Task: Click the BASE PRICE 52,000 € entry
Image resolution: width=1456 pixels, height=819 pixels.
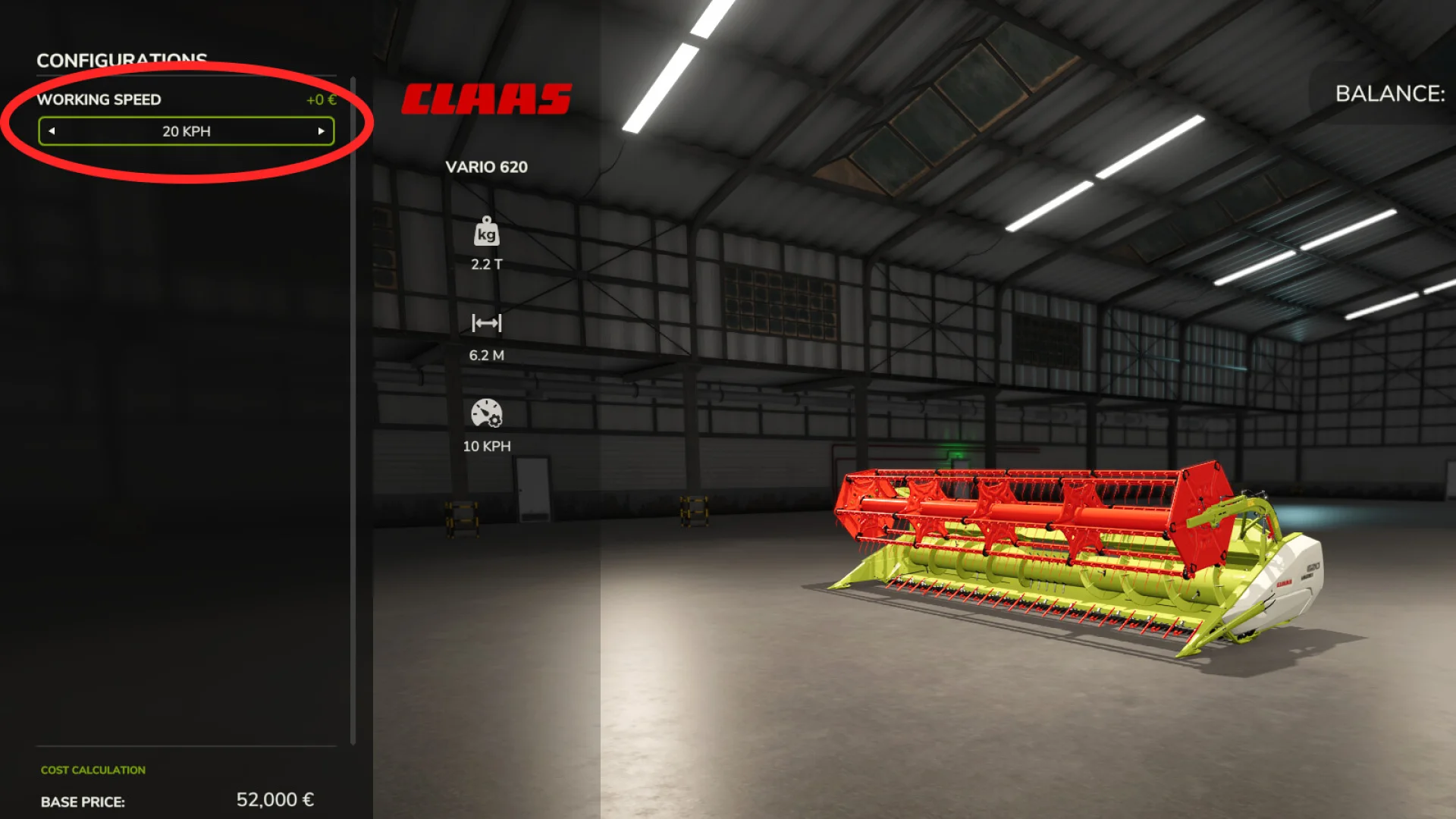Action: coord(83,801)
